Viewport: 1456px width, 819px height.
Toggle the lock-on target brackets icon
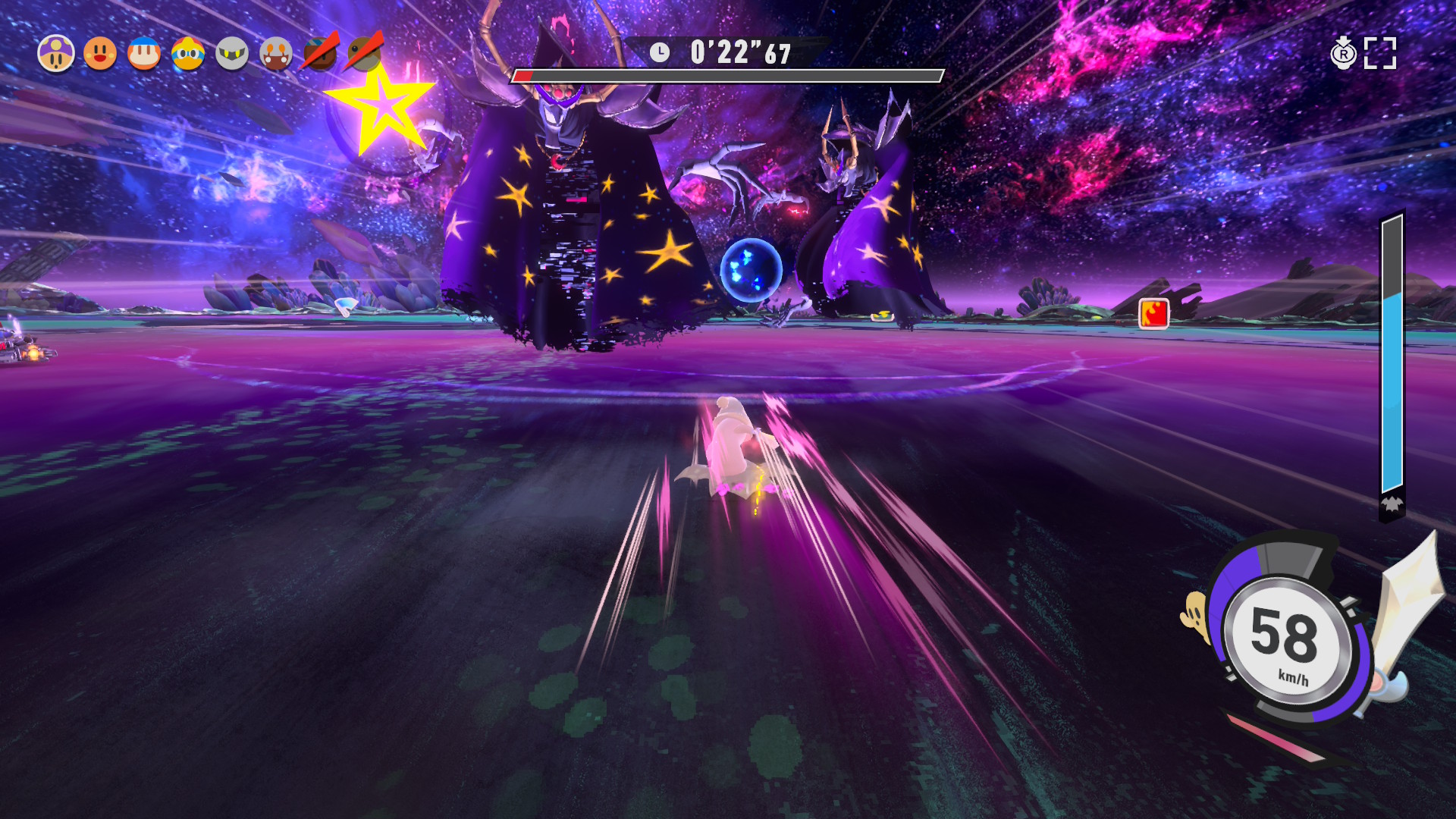coord(1380,53)
